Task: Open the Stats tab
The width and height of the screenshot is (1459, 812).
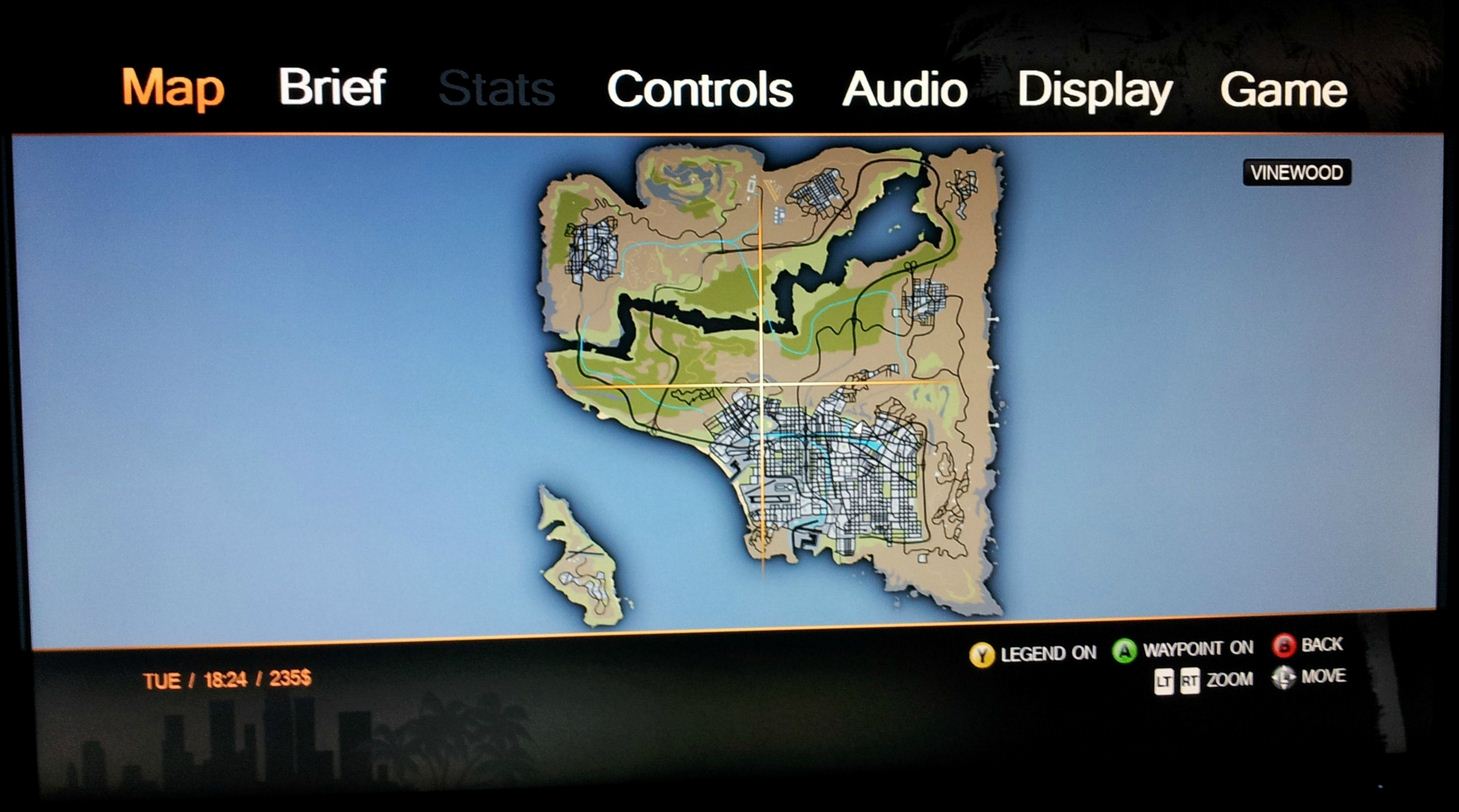Action: [496, 88]
